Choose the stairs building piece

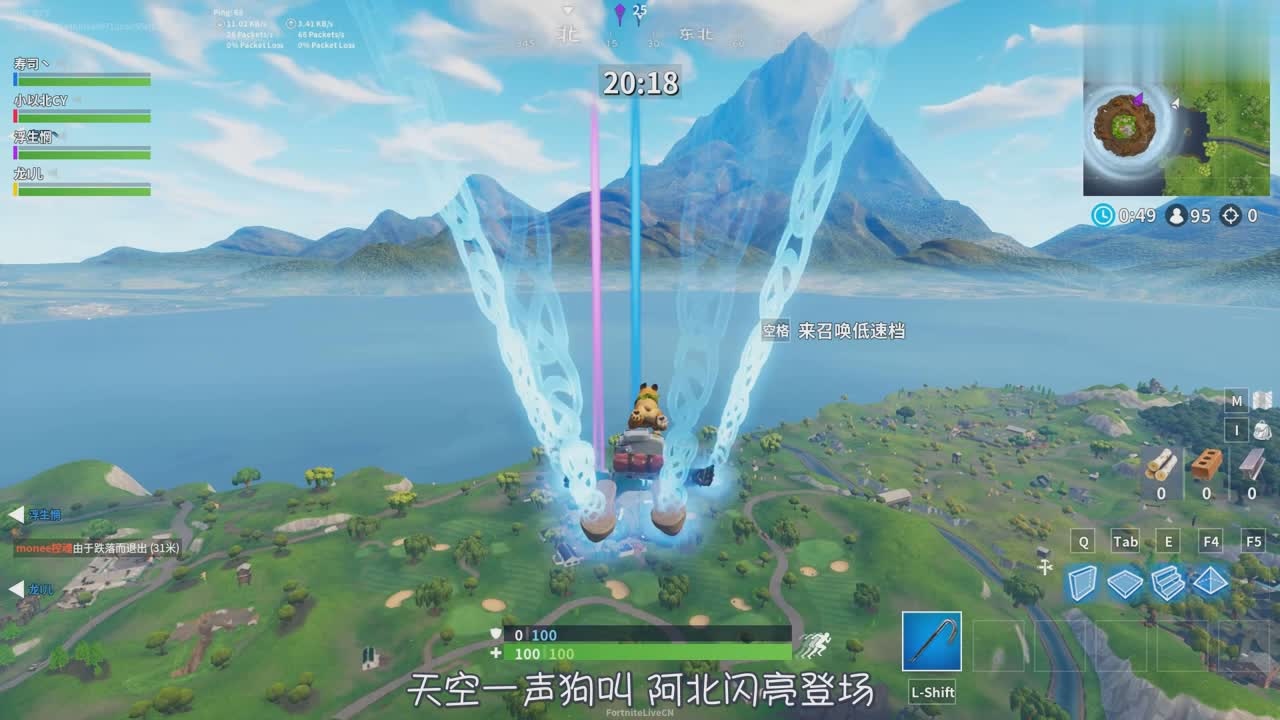1168,582
